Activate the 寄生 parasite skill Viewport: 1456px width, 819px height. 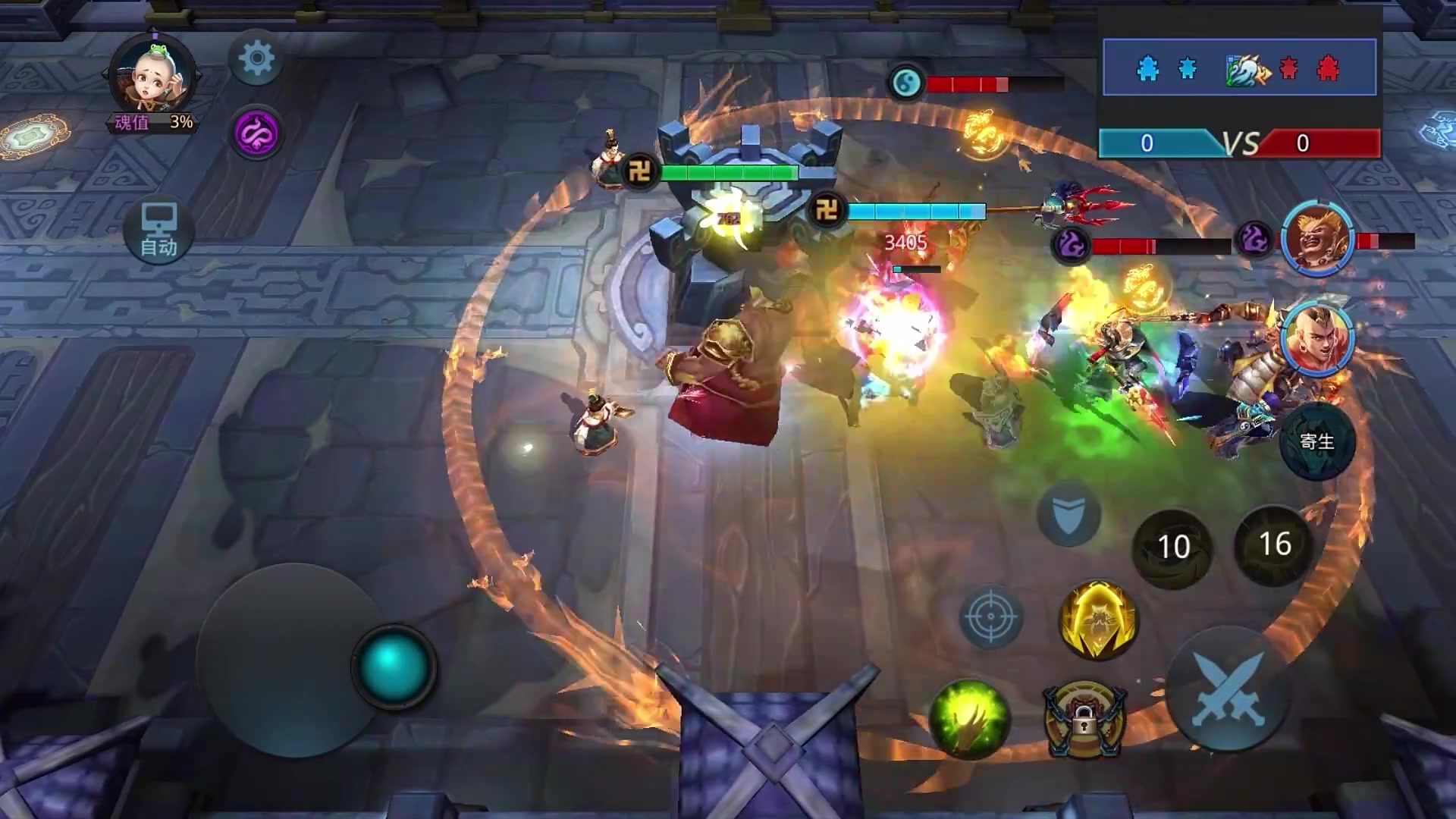point(1316,442)
